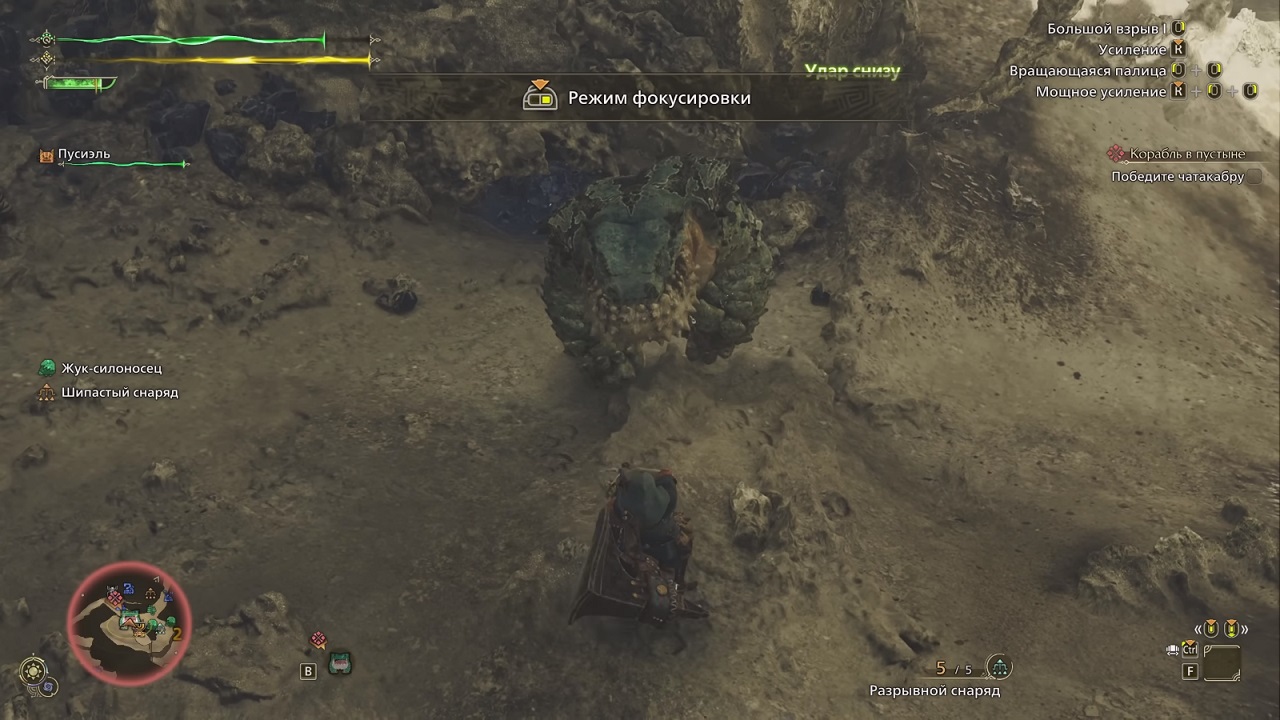This screenshot has height=720, width=1280.
Task: Click the red quest marker icon above the toad
Action: (319, 637)
